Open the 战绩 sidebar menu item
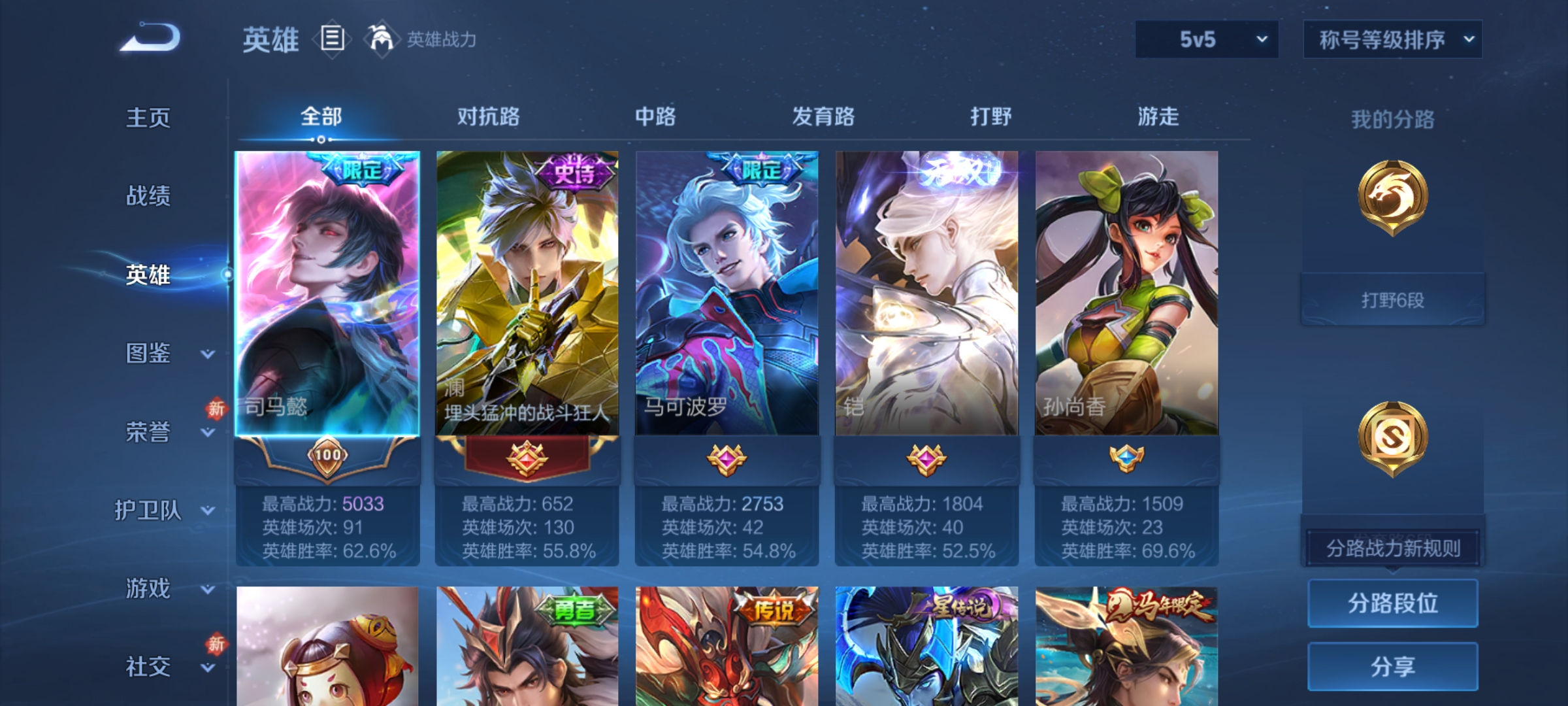1568x706 pixels. click(149, 197)
